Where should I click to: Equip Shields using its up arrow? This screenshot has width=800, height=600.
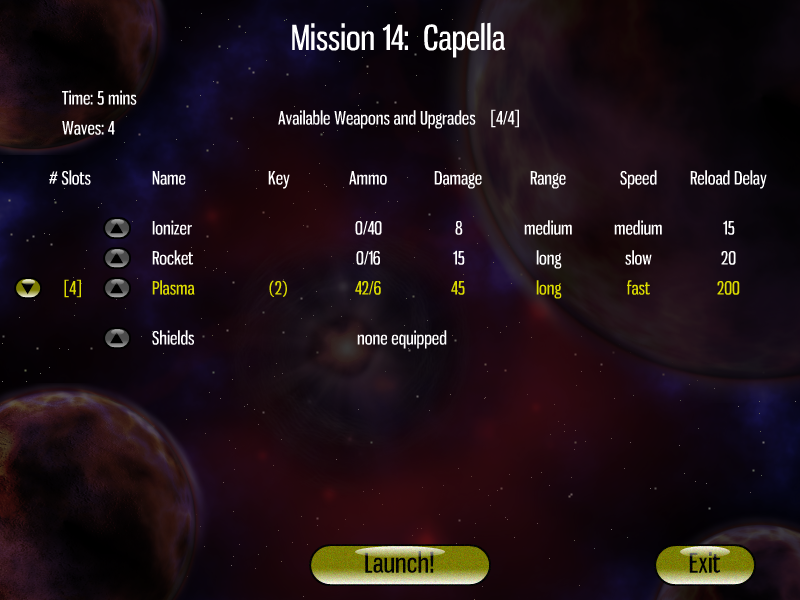[117, 339]
